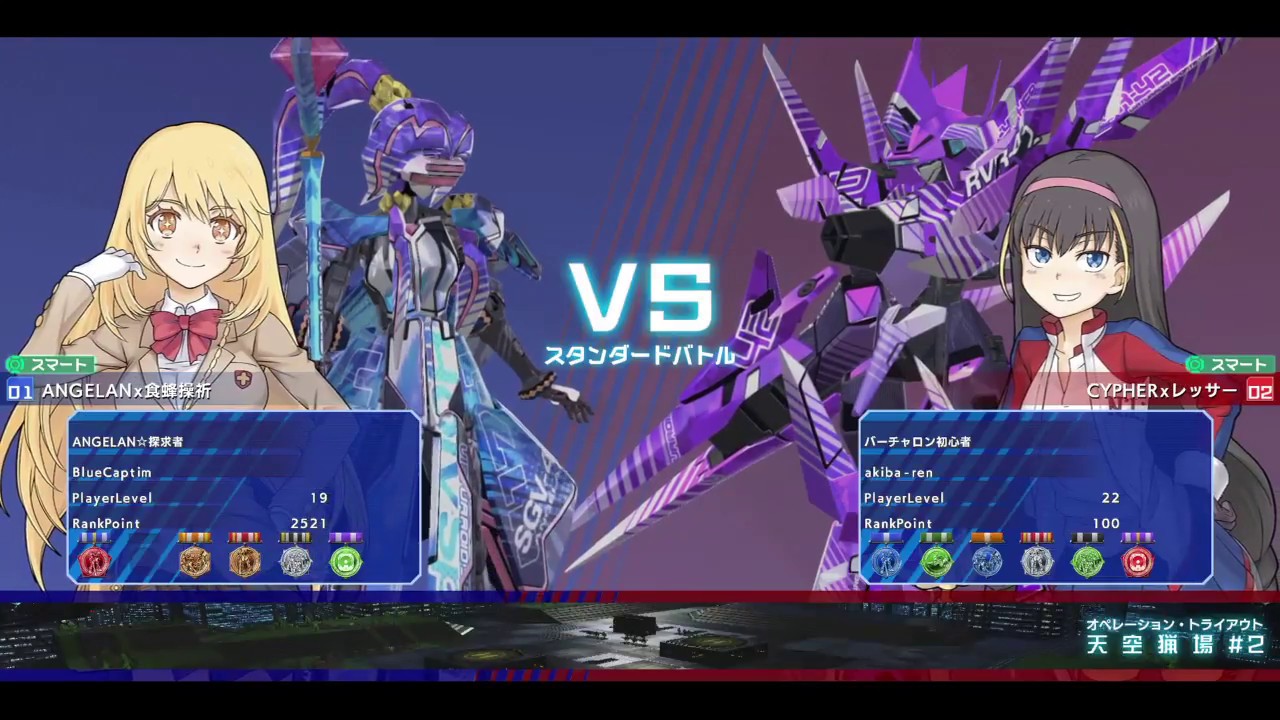Image resolution: width=1280 pixels, height=720 pixels.
Task: Click the first gold medal under RankPoint 2521
Action: [x=195, y=561]
